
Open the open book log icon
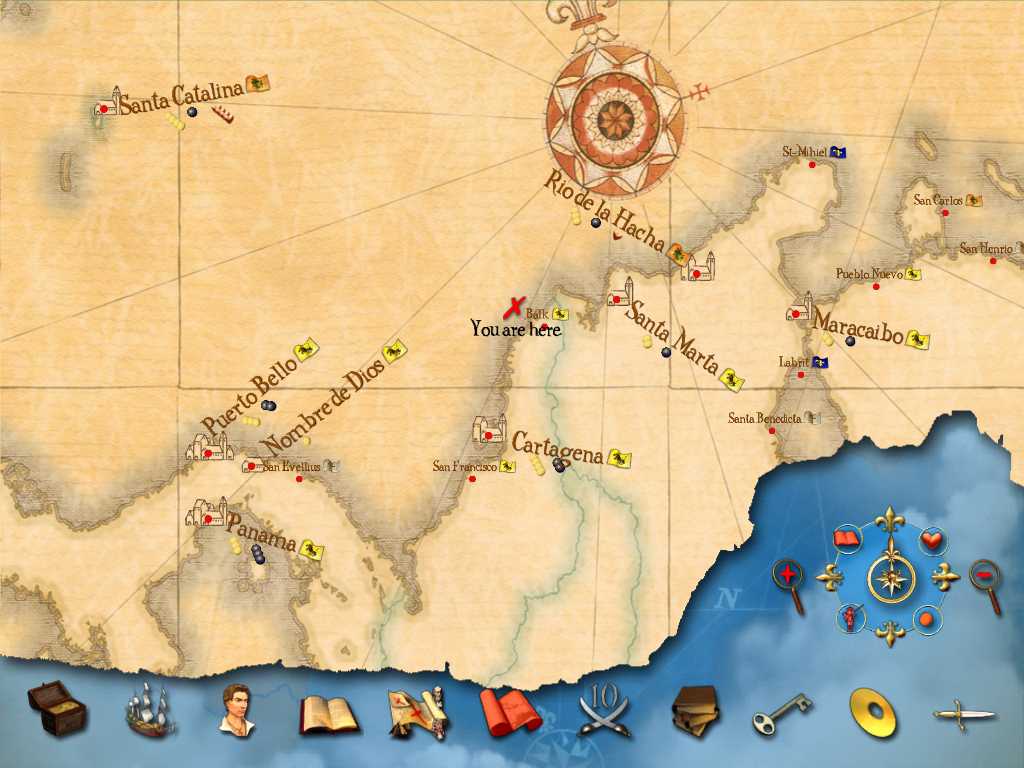coord(329,713)
